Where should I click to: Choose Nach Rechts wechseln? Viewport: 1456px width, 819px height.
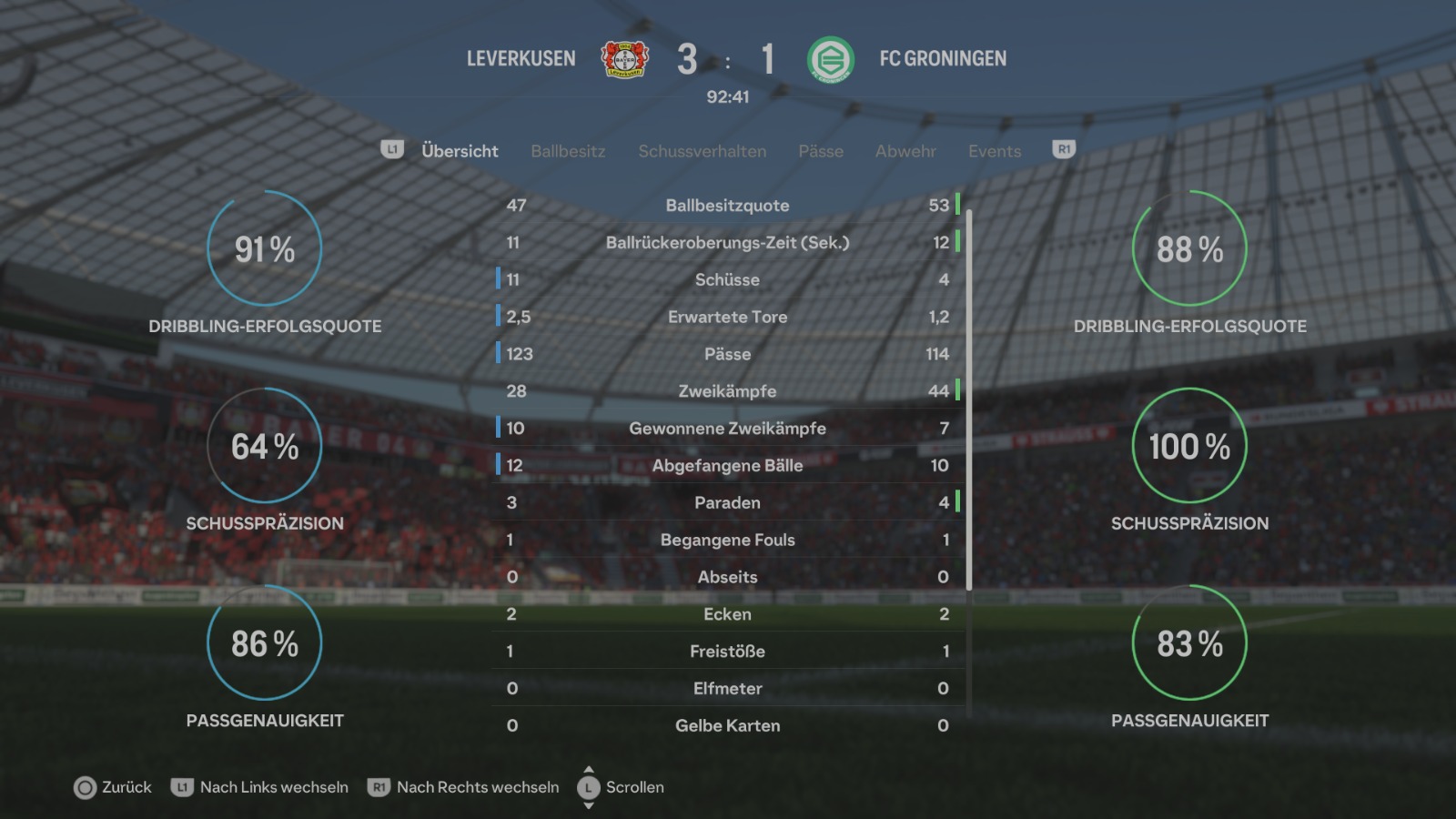point(464,787)
